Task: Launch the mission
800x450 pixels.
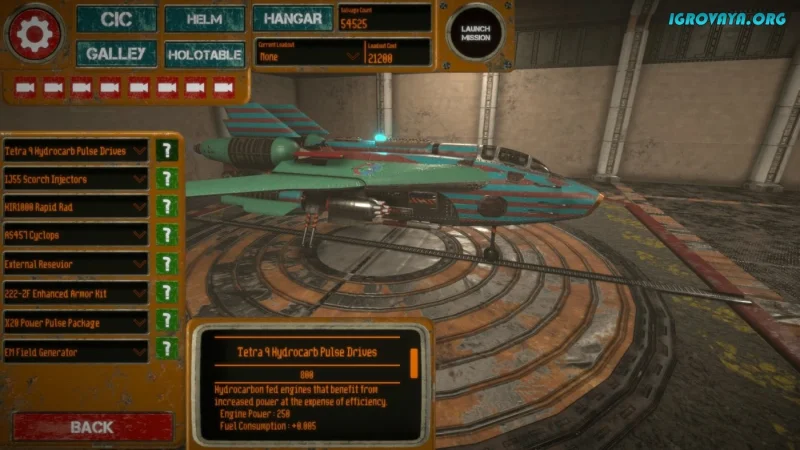Action: pyautogui.click(x=475, y=35)
